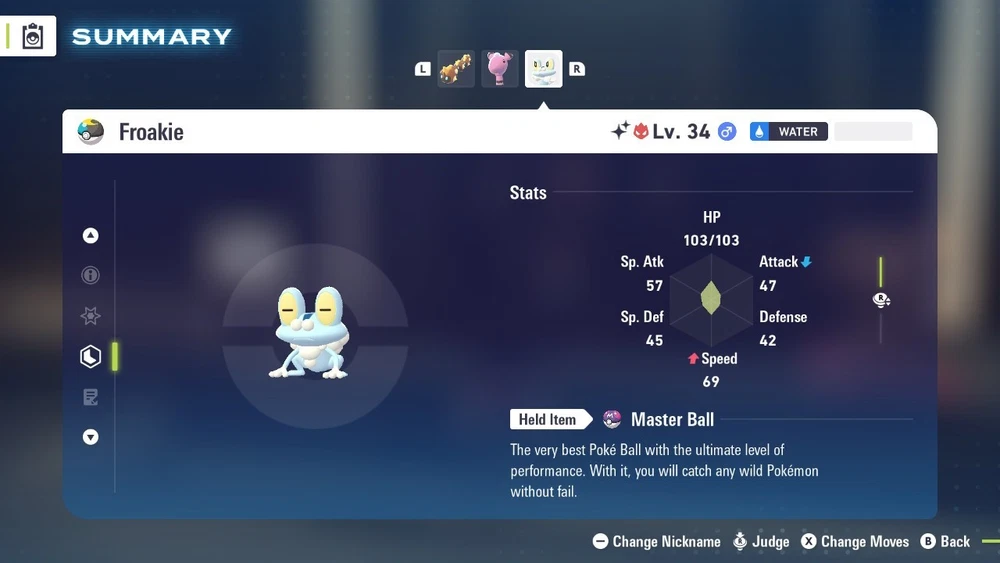This screenshot has width=1000, height=563.
Task: Select the held Master Ball item
Action: [672, 420]
